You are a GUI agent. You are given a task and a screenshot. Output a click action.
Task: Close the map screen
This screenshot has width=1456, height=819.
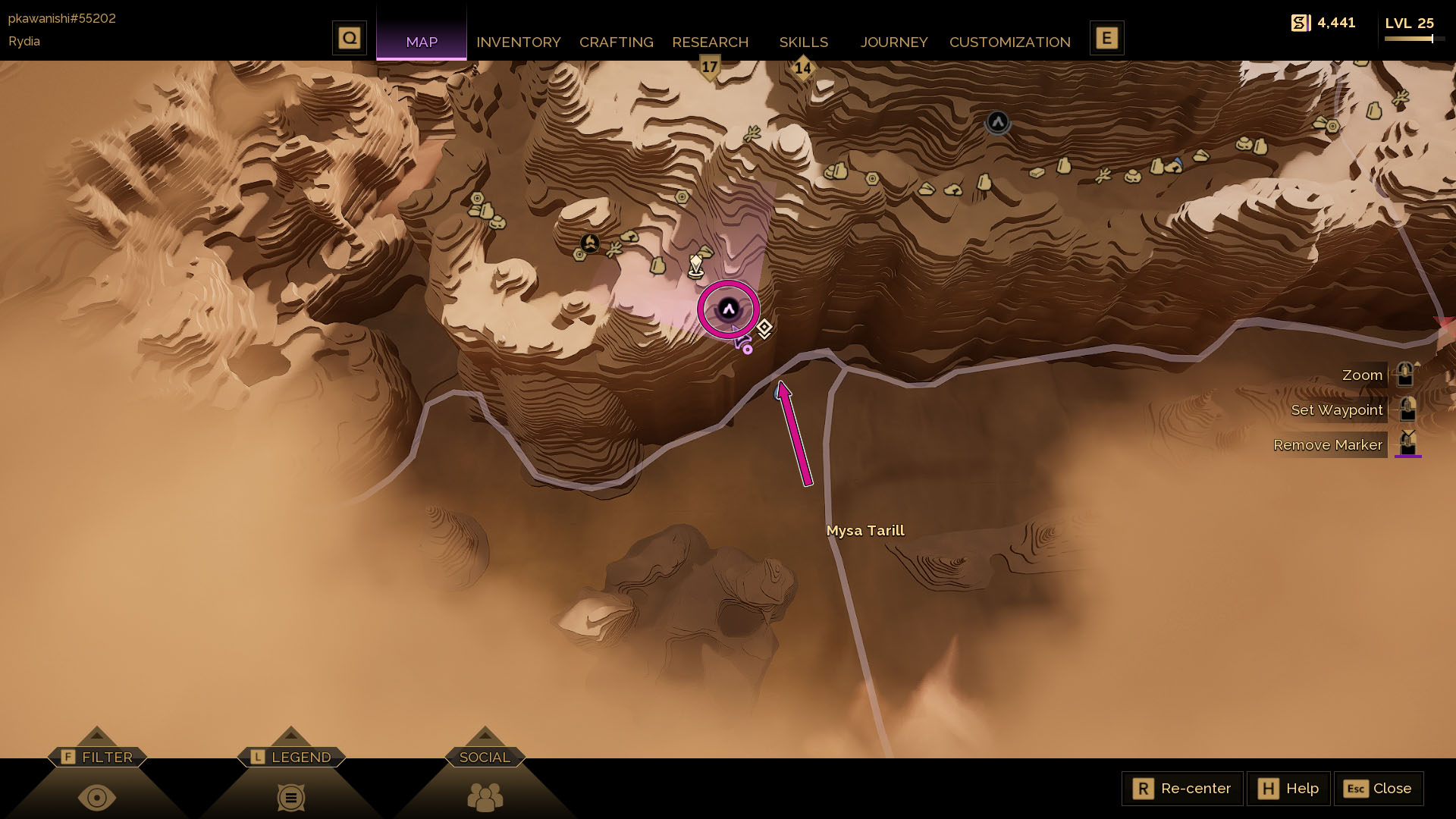click(1378, 789)
